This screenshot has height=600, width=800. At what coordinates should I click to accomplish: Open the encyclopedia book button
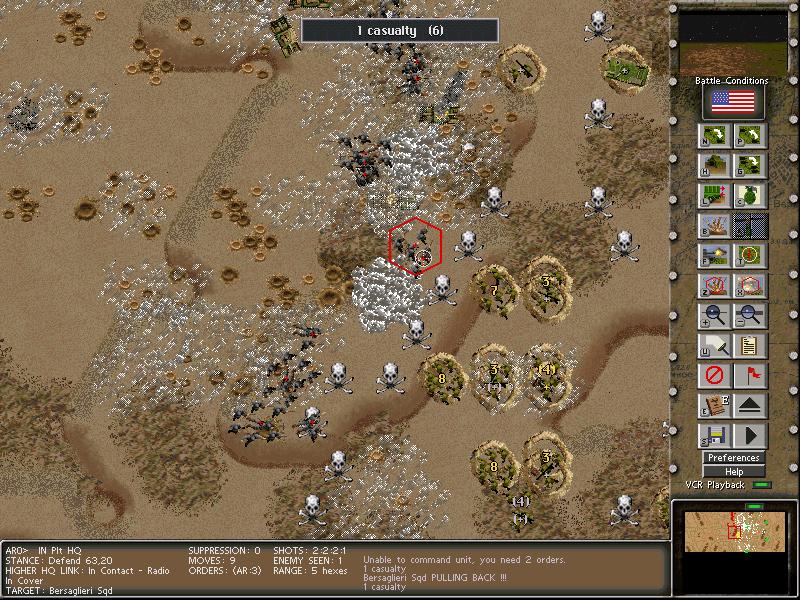point(715,407)
